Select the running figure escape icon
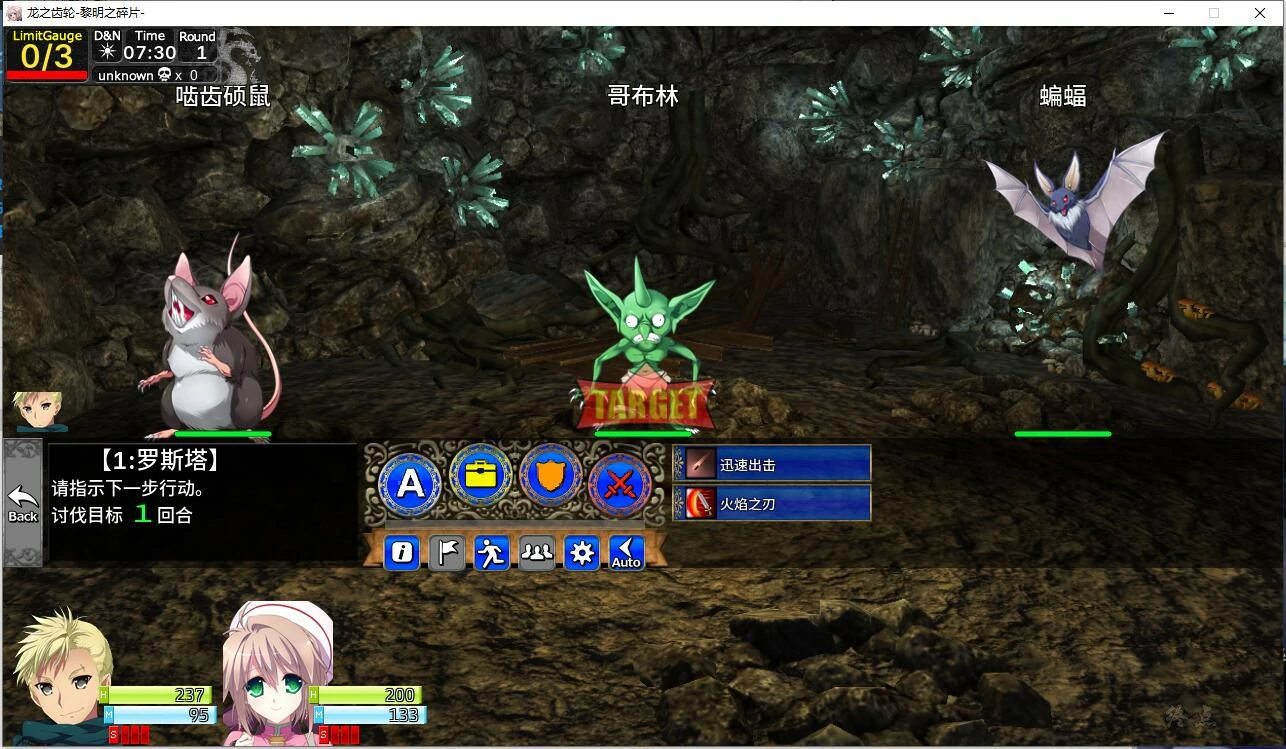This screenshot has width=1286, height=749. tap(491, 552)
